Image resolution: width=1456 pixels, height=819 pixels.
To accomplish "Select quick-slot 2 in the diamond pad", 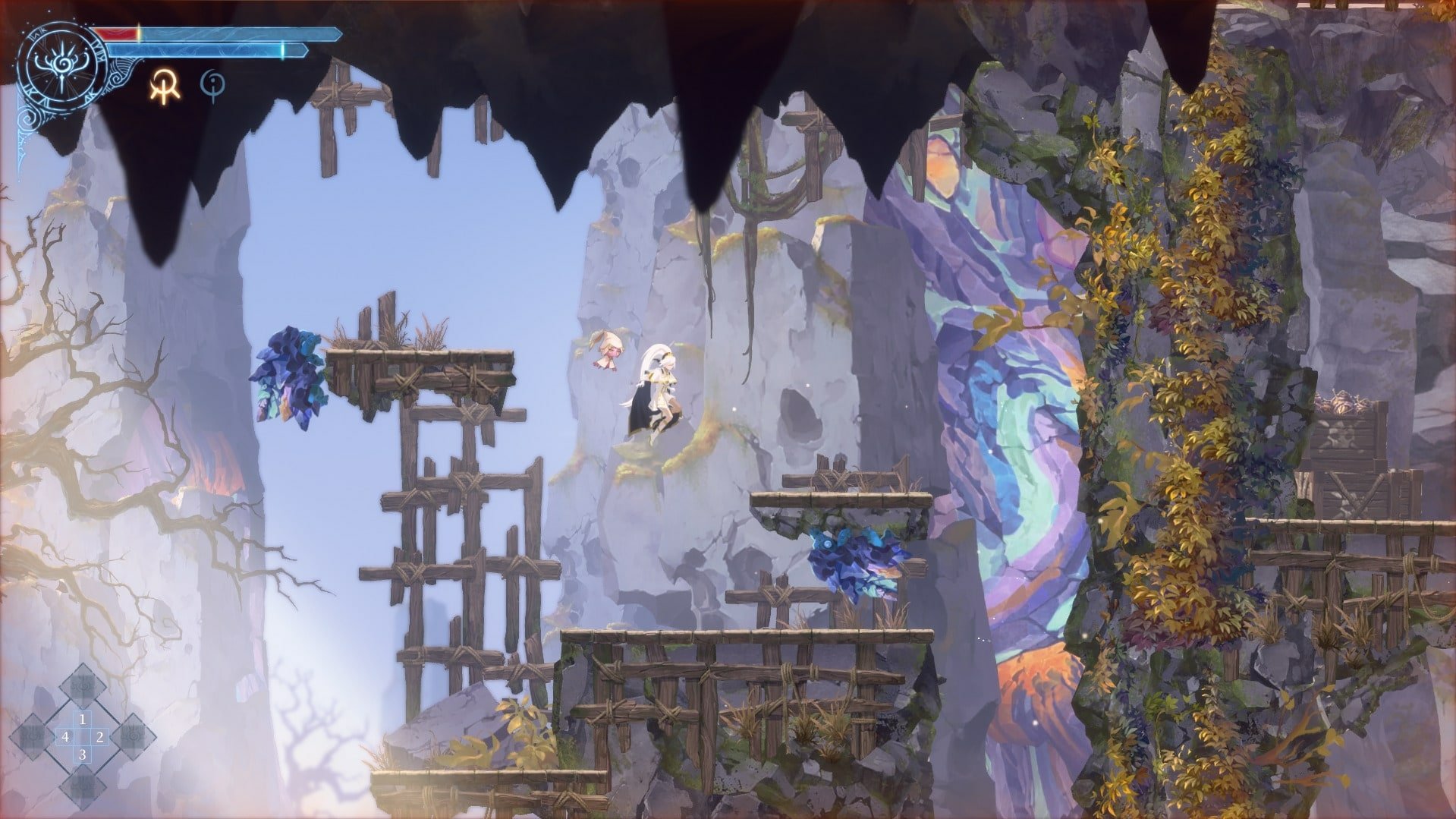I will pos(100,736).
